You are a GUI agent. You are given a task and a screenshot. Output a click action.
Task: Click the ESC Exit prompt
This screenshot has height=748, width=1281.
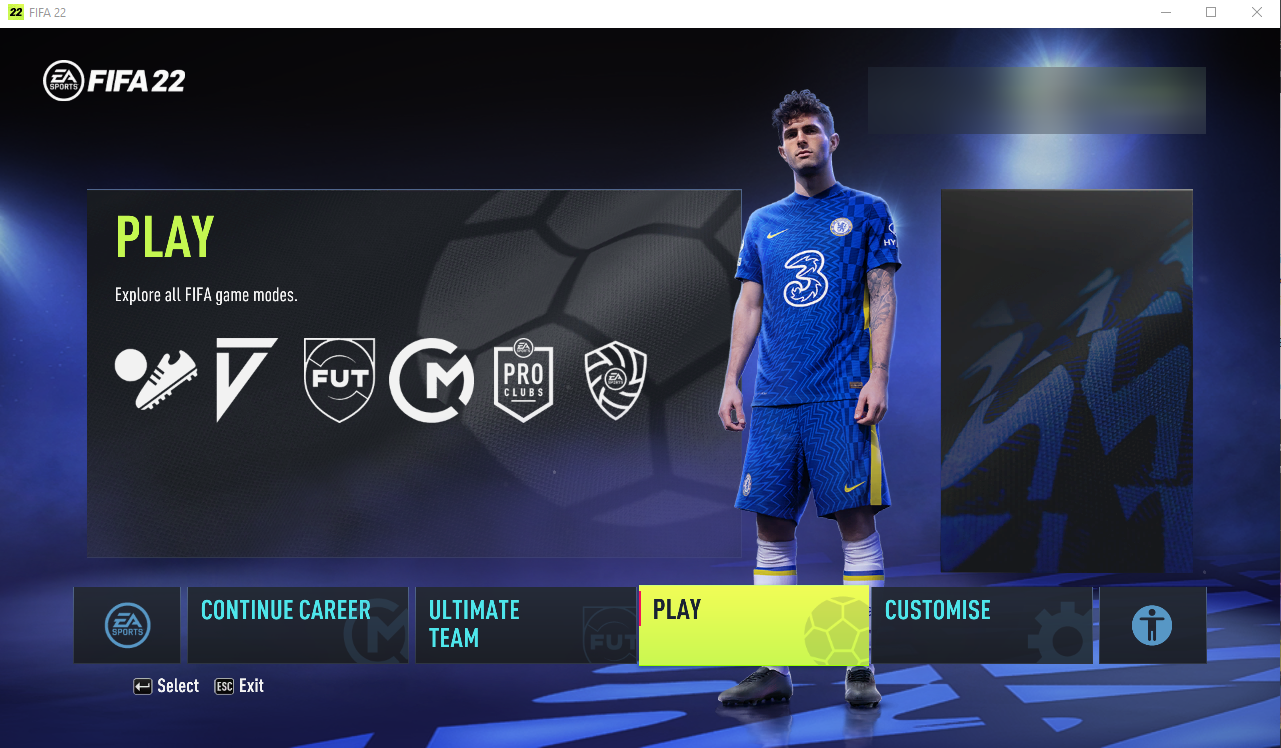click(x=239, y=686)
